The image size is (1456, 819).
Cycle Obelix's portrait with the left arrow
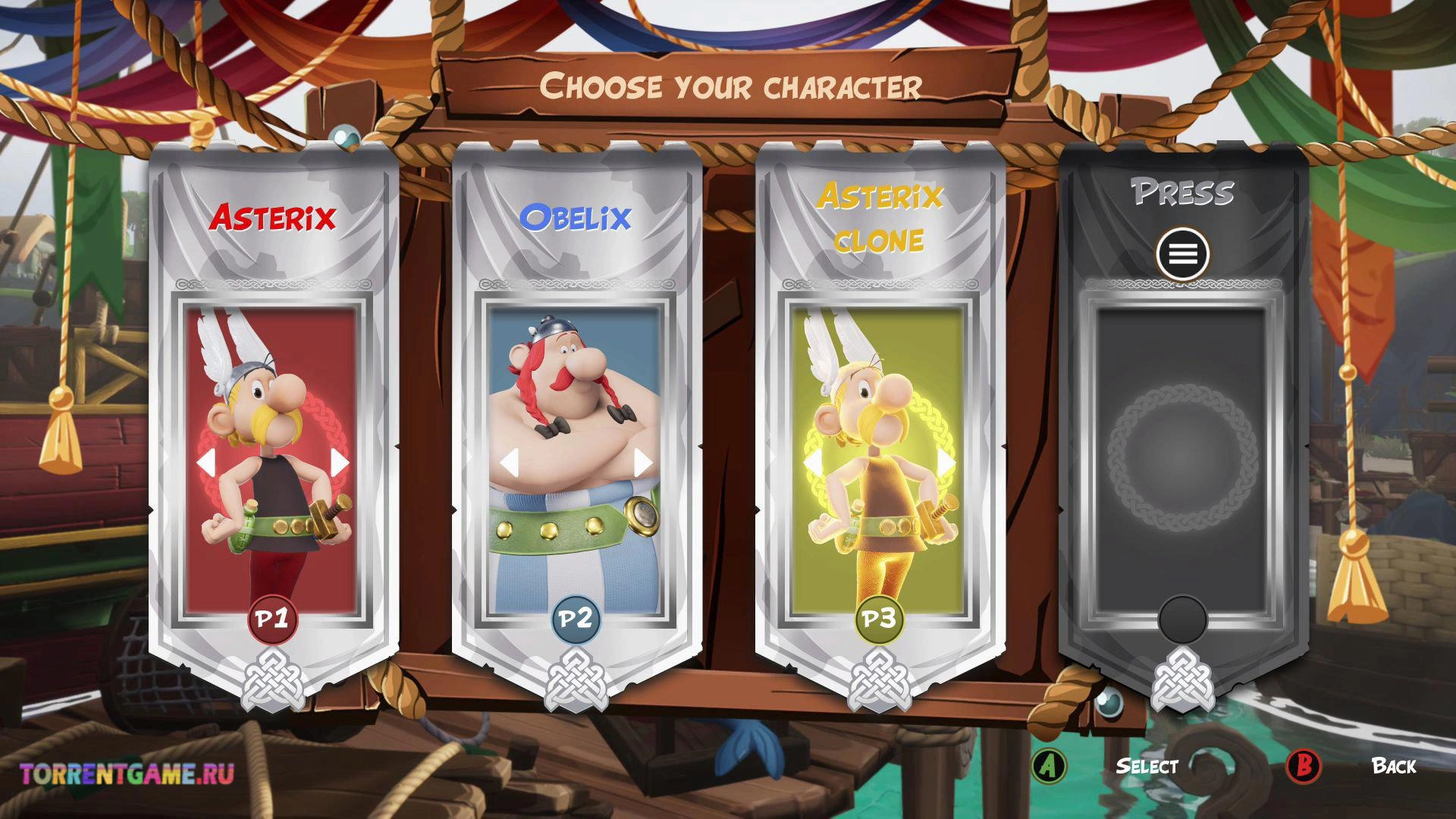[509, 462]
